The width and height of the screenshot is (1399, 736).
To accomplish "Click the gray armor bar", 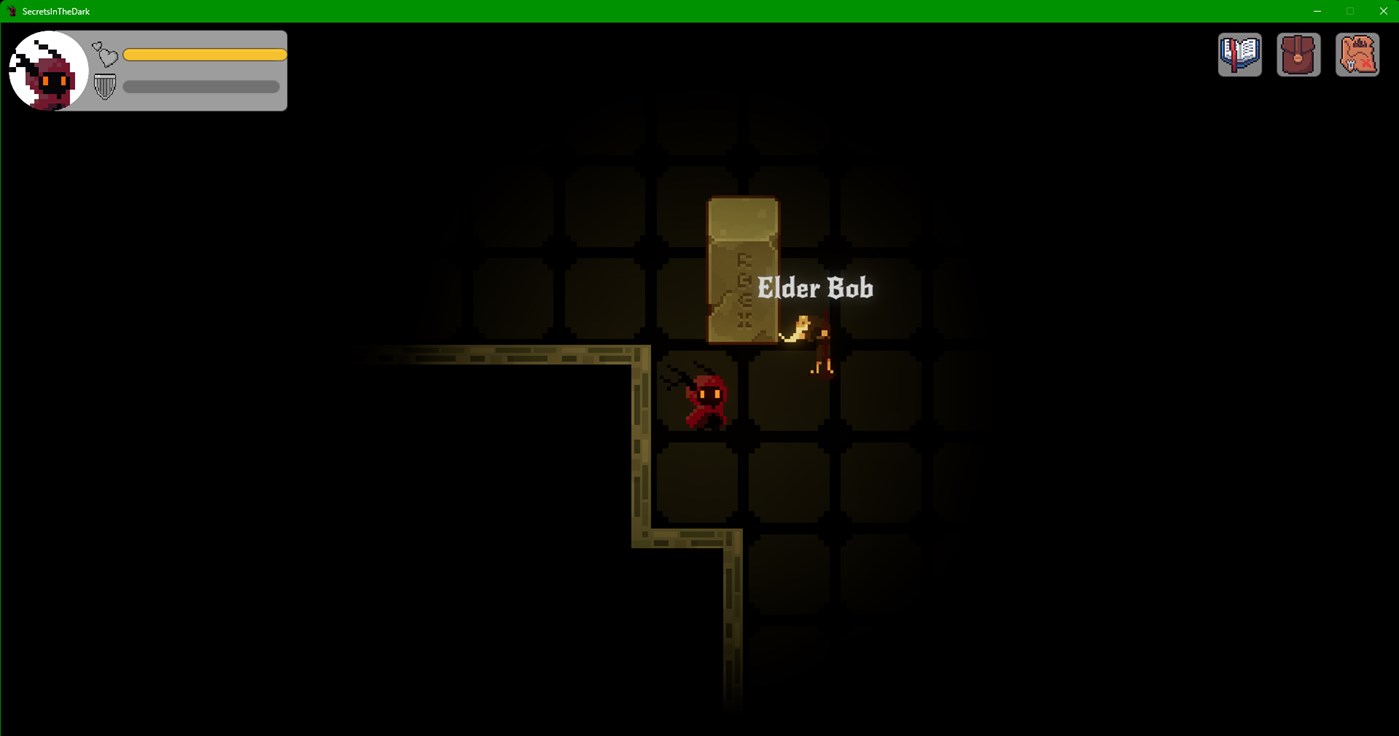I will (200, 86).
